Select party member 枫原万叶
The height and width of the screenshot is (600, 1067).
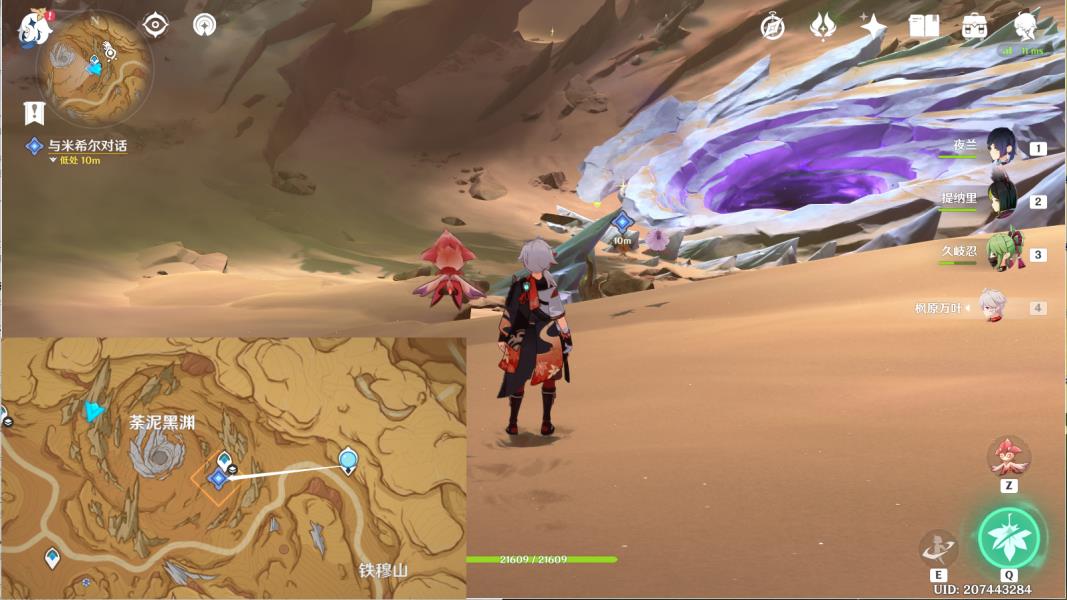992,308
